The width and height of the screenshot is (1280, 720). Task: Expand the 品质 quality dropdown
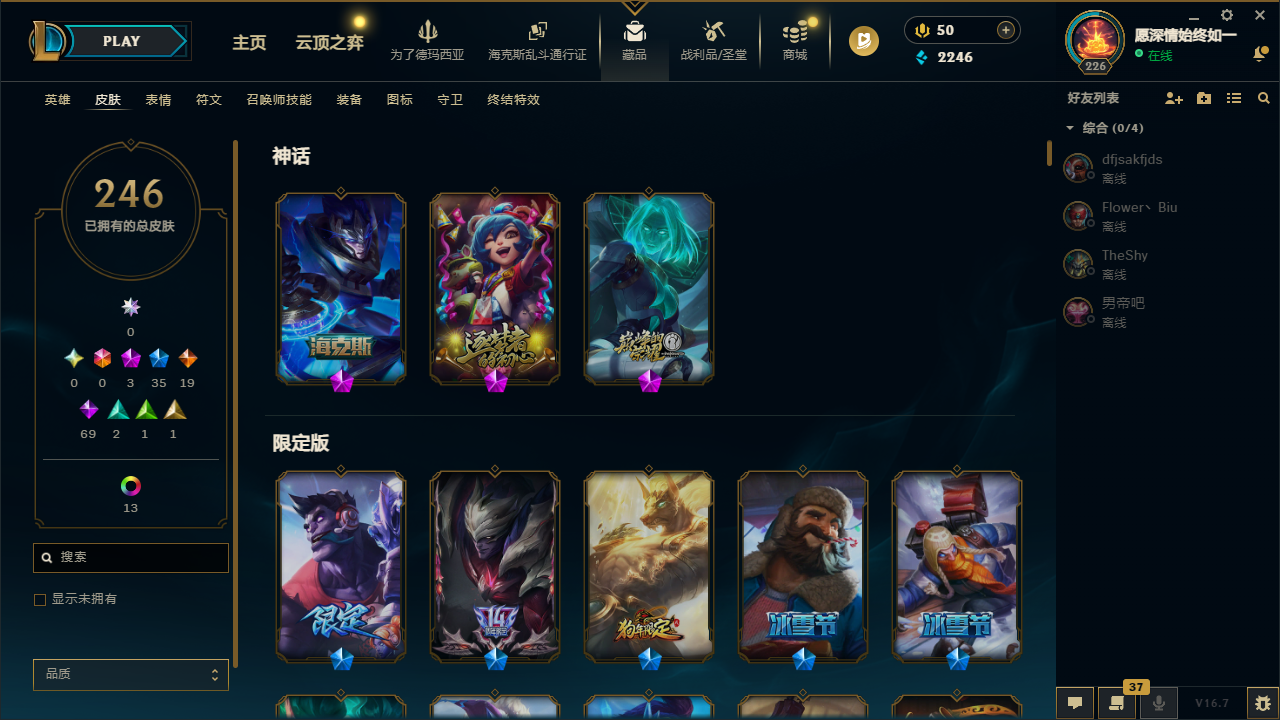click(130, 674)
